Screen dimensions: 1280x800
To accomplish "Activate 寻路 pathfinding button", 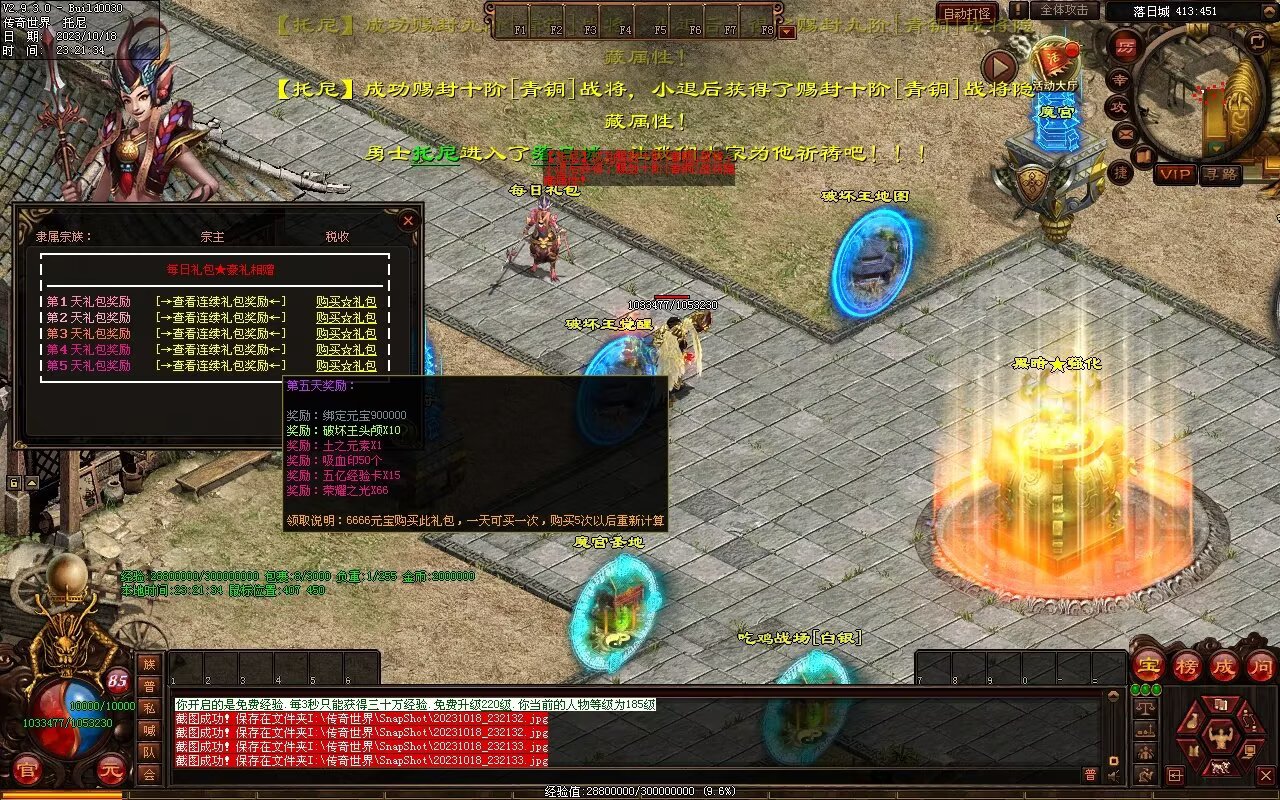I will [1219, 174].
